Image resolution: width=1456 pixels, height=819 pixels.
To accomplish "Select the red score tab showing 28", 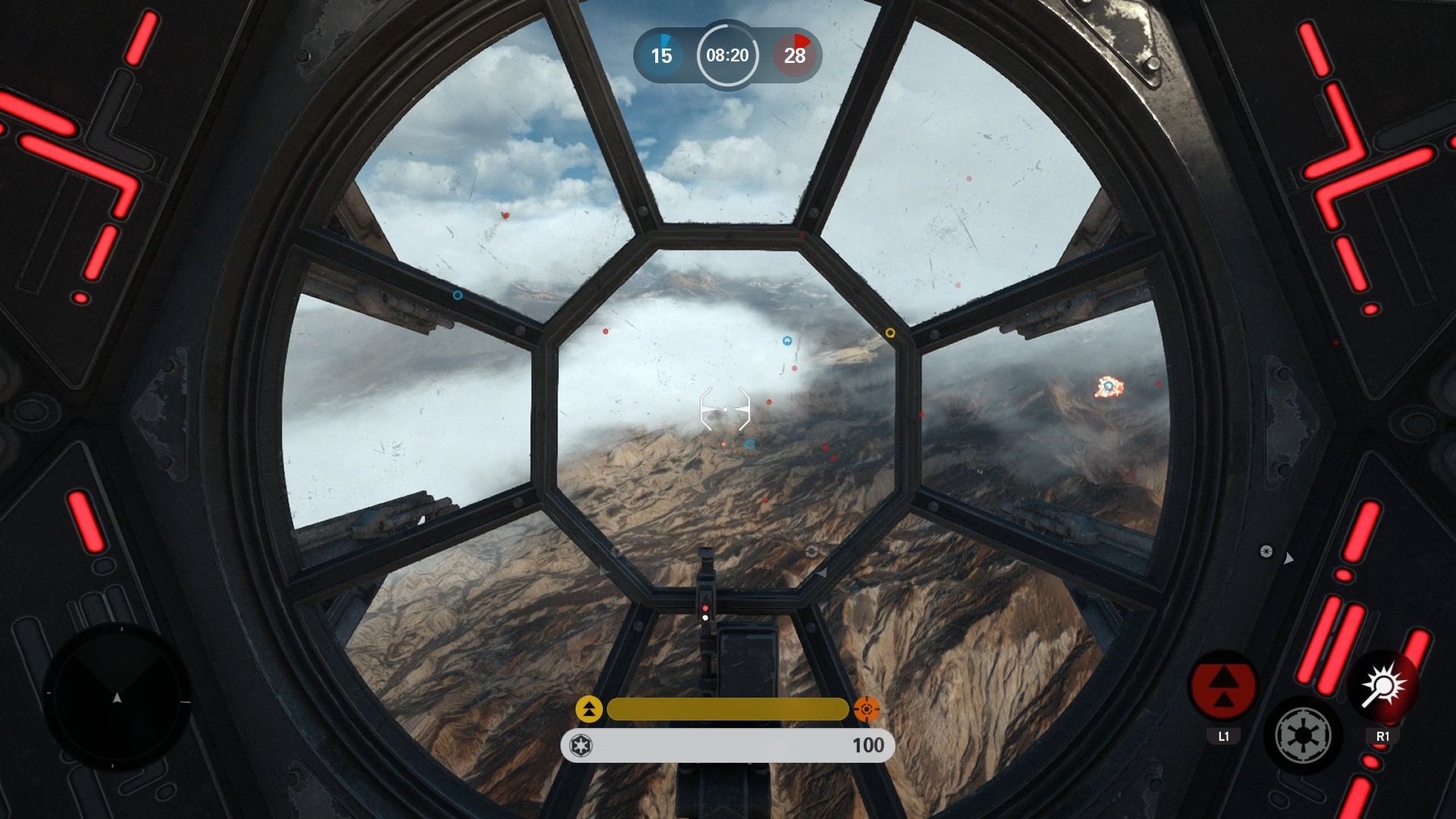I will 793,55.
